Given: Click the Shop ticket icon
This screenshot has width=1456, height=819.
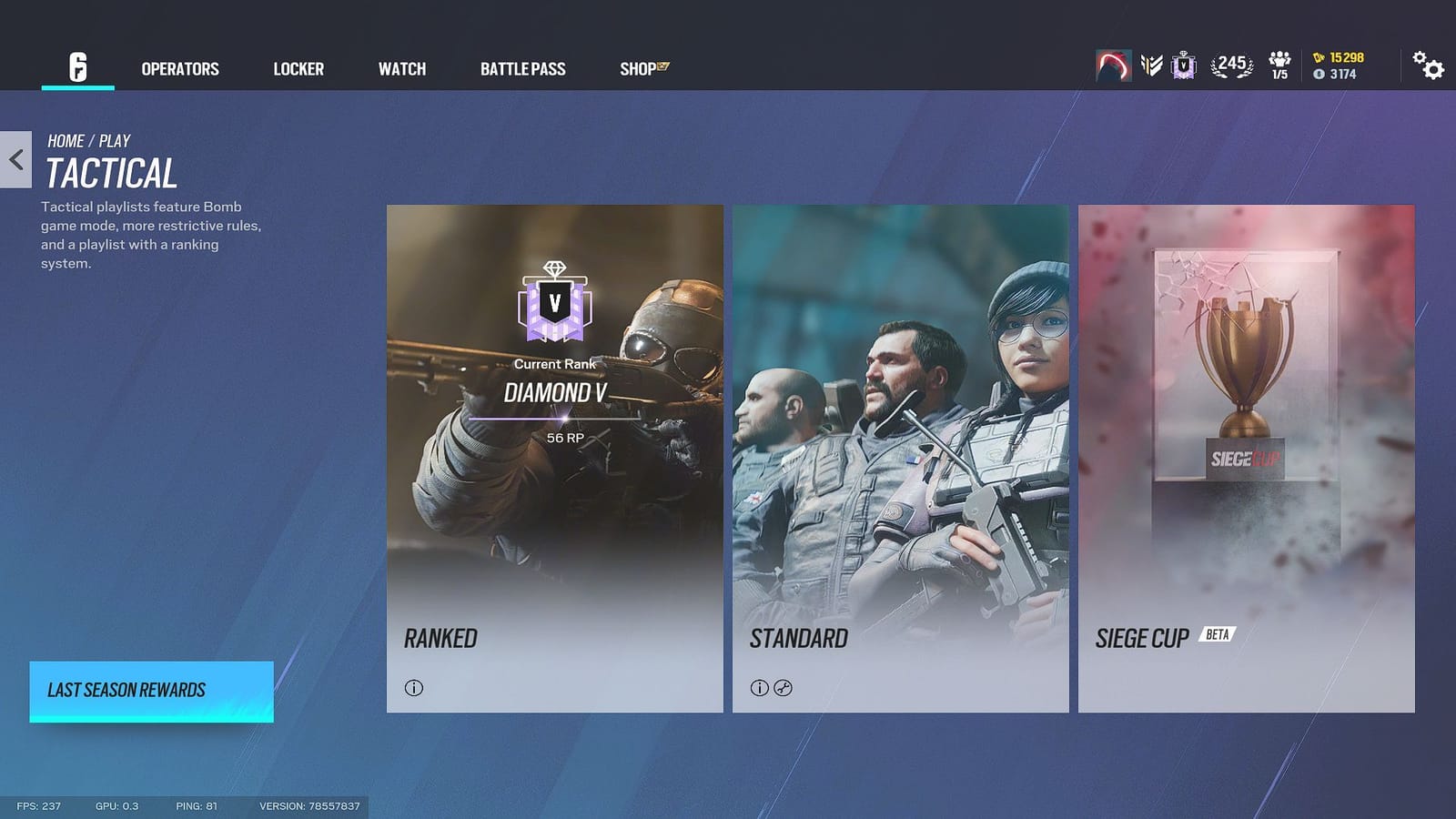Looking at the screenshot, I should coord(662,65).
